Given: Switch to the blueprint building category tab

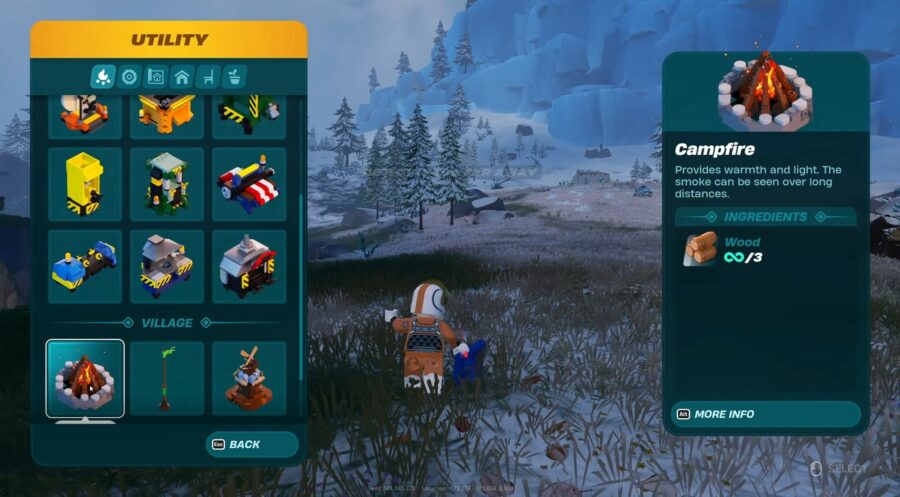Looking at the screenshot, I should pyautogui.click(x=155, y=76).
